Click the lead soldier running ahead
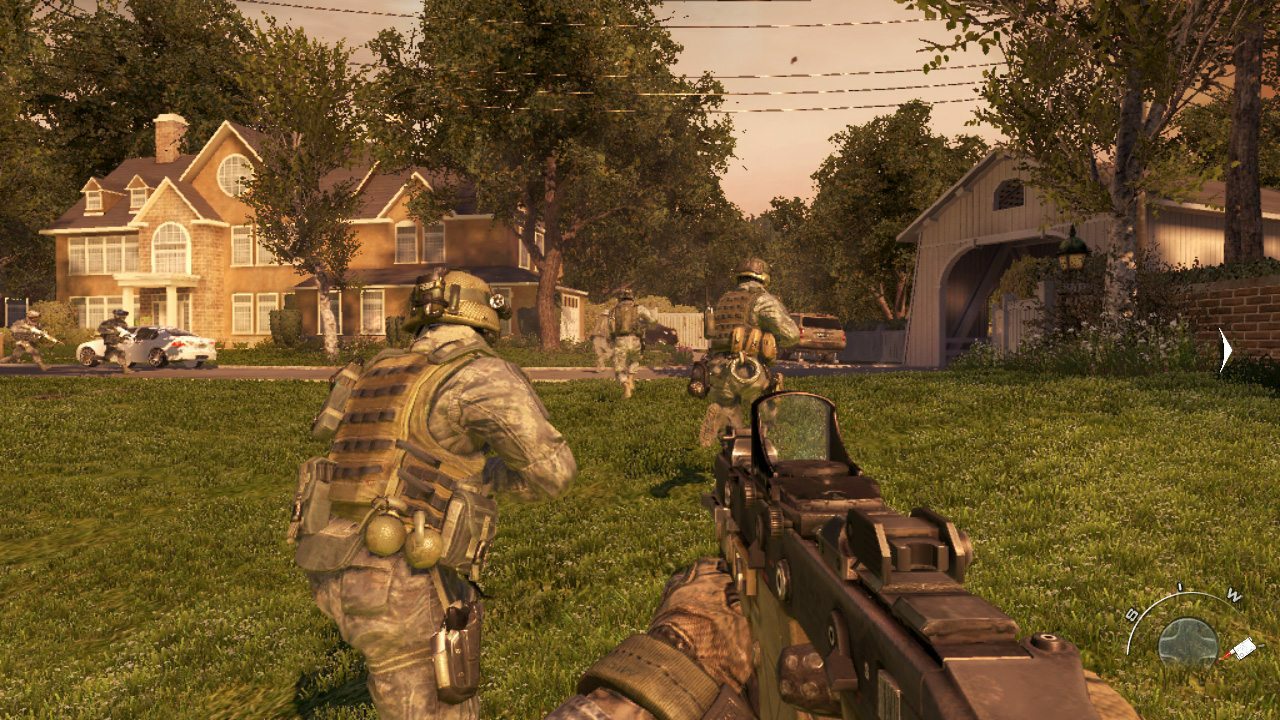Viewport: 1280px width, 720px height. [622, 335]
